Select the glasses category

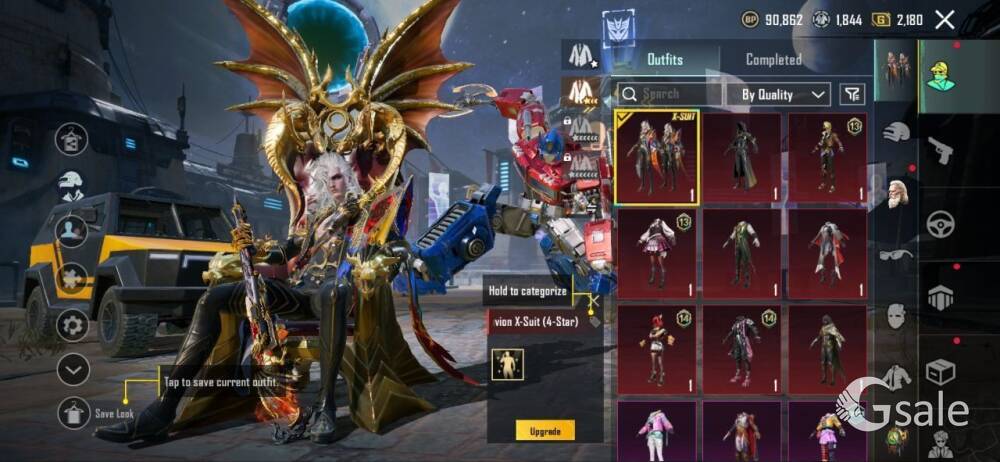pyautogui.click(x=896, y=255)
